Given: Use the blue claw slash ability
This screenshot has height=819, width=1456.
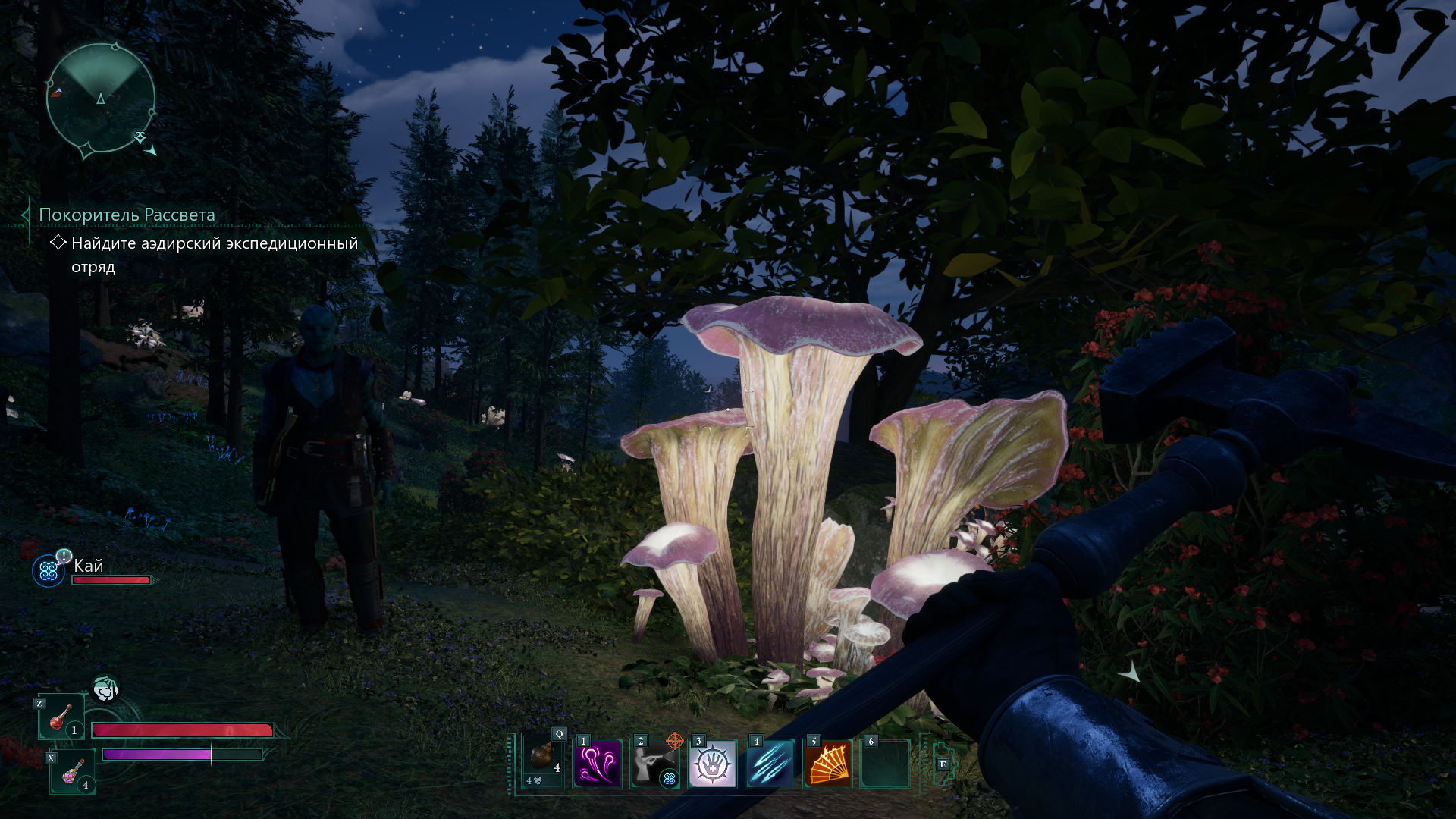Looking at the screenshot, I should (x=770, y=764).
